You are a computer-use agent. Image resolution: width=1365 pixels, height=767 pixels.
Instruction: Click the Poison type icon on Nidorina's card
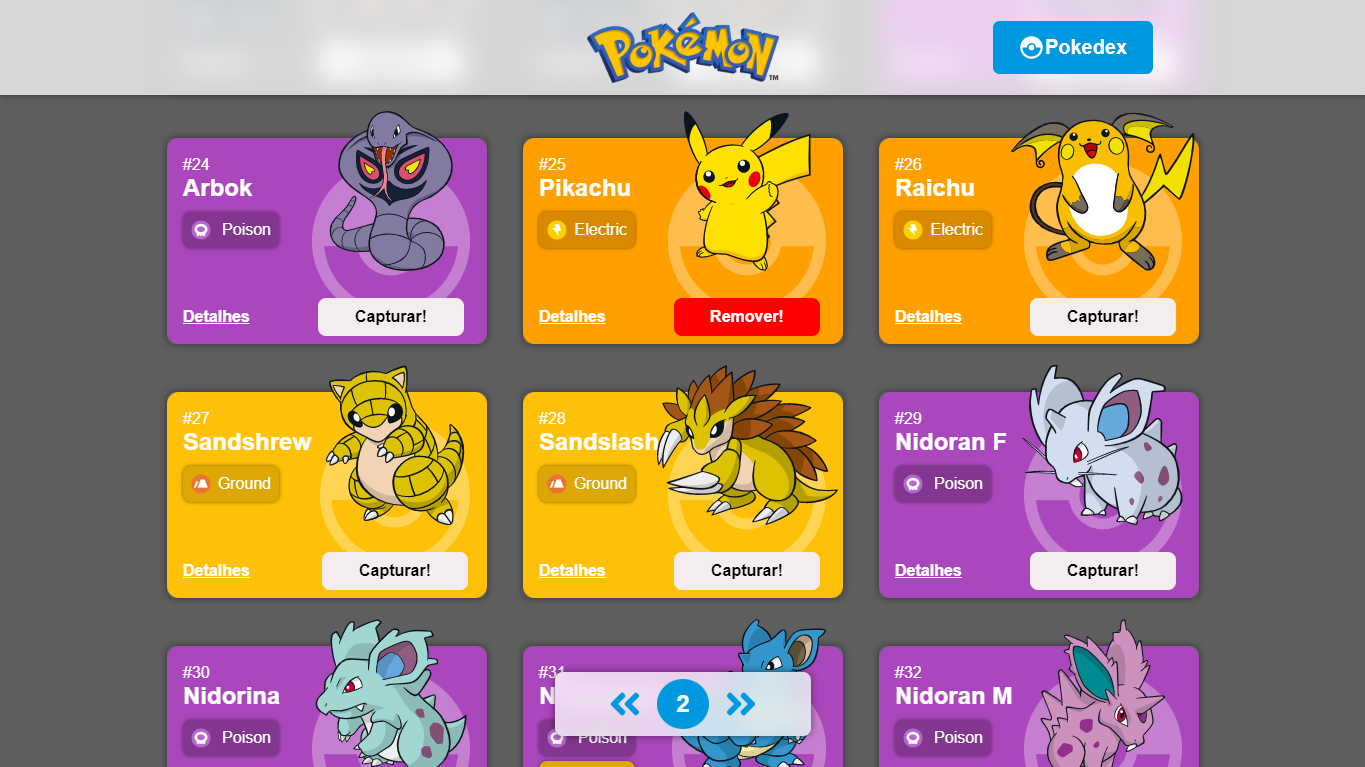(x=203, y=738)
